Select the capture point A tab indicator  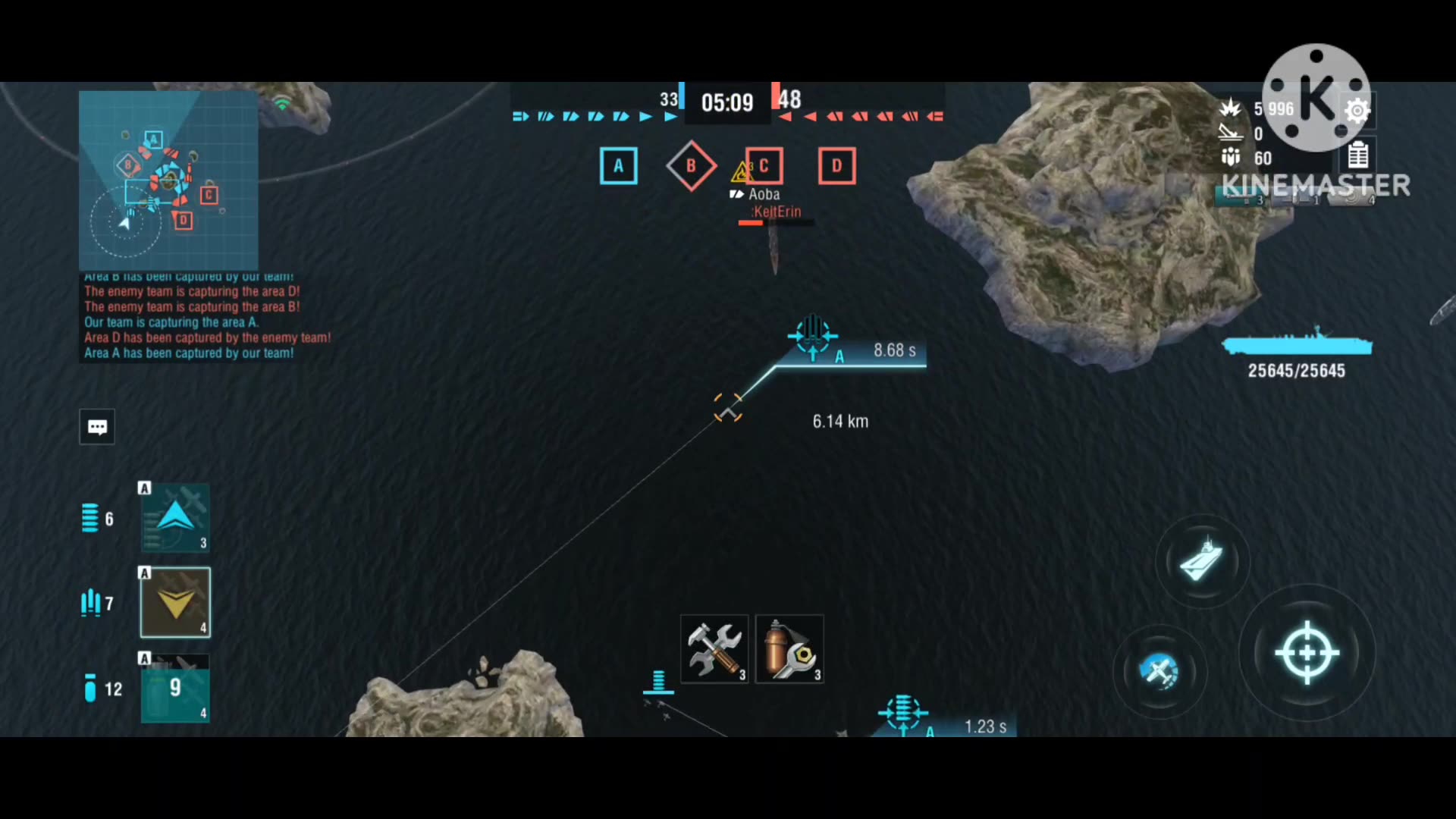[619, 165]
